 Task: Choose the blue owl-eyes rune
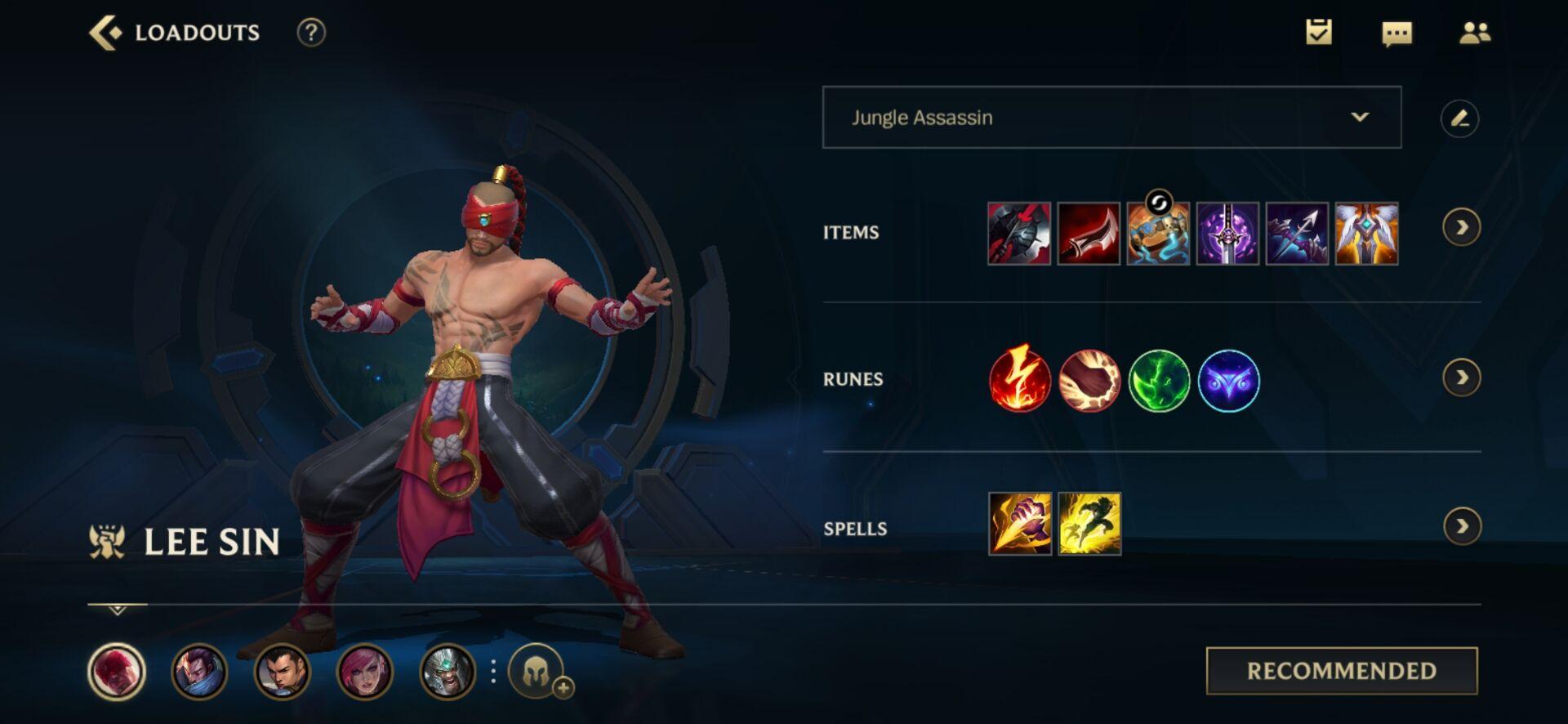pos(1228,381)
